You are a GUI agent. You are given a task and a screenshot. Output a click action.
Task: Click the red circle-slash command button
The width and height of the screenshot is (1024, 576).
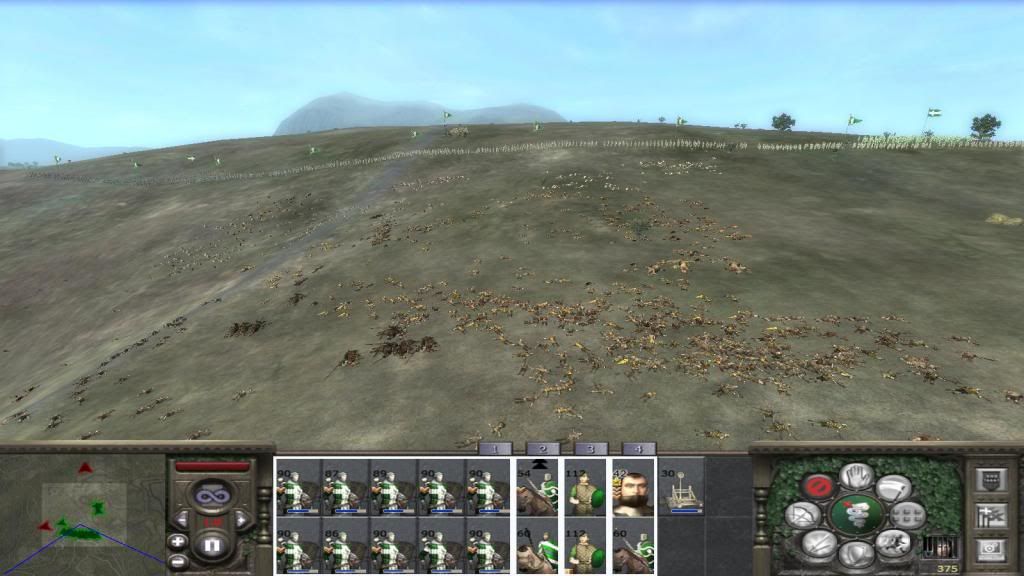coord(818,487)
